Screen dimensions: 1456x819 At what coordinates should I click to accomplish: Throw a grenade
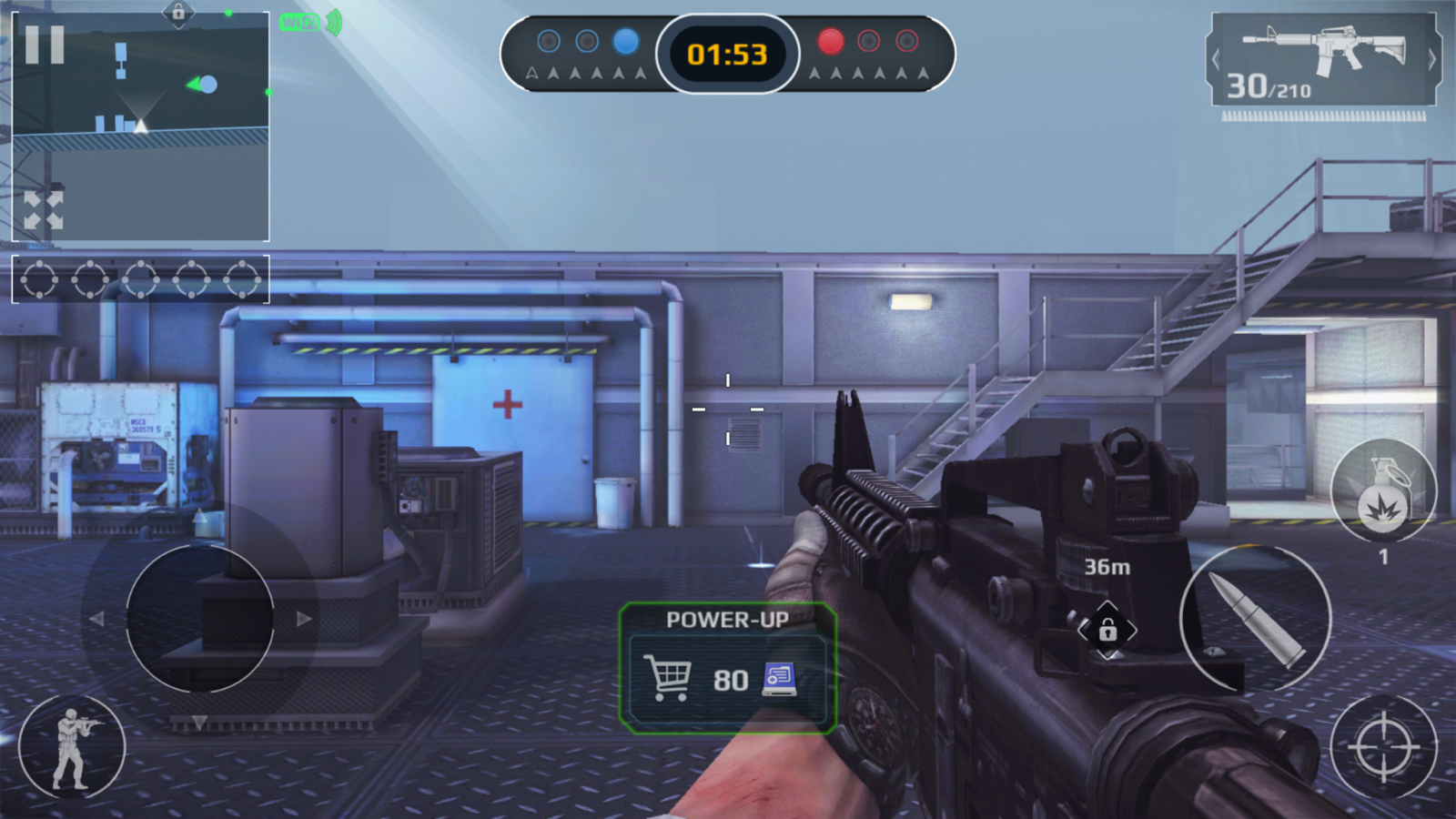point(1382,492)
